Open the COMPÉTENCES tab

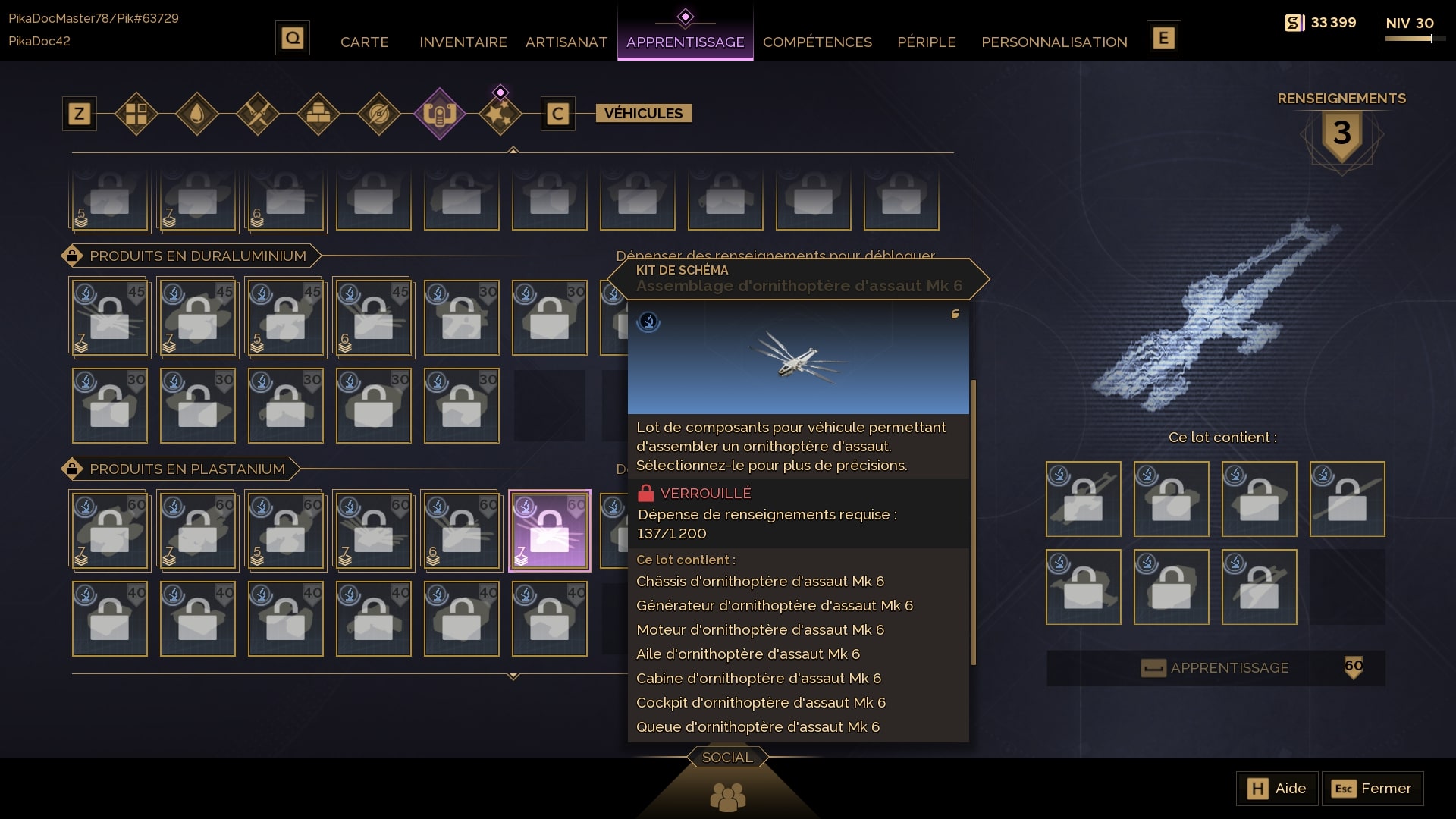(x=817, y=42)
